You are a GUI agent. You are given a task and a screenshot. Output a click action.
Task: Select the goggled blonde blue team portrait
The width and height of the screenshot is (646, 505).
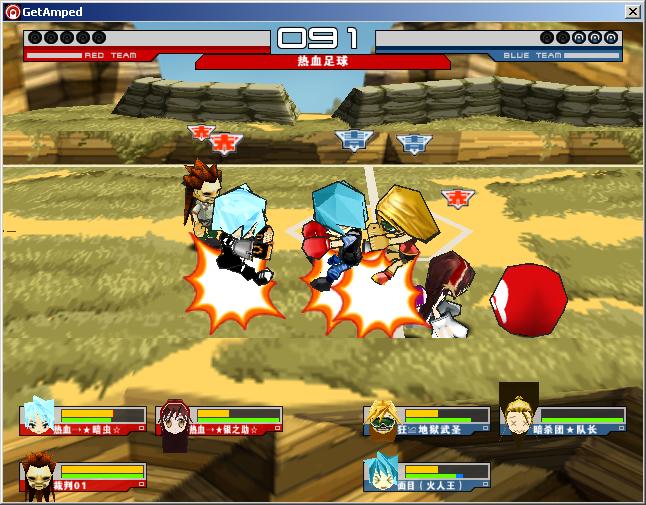tap(383, 418)
